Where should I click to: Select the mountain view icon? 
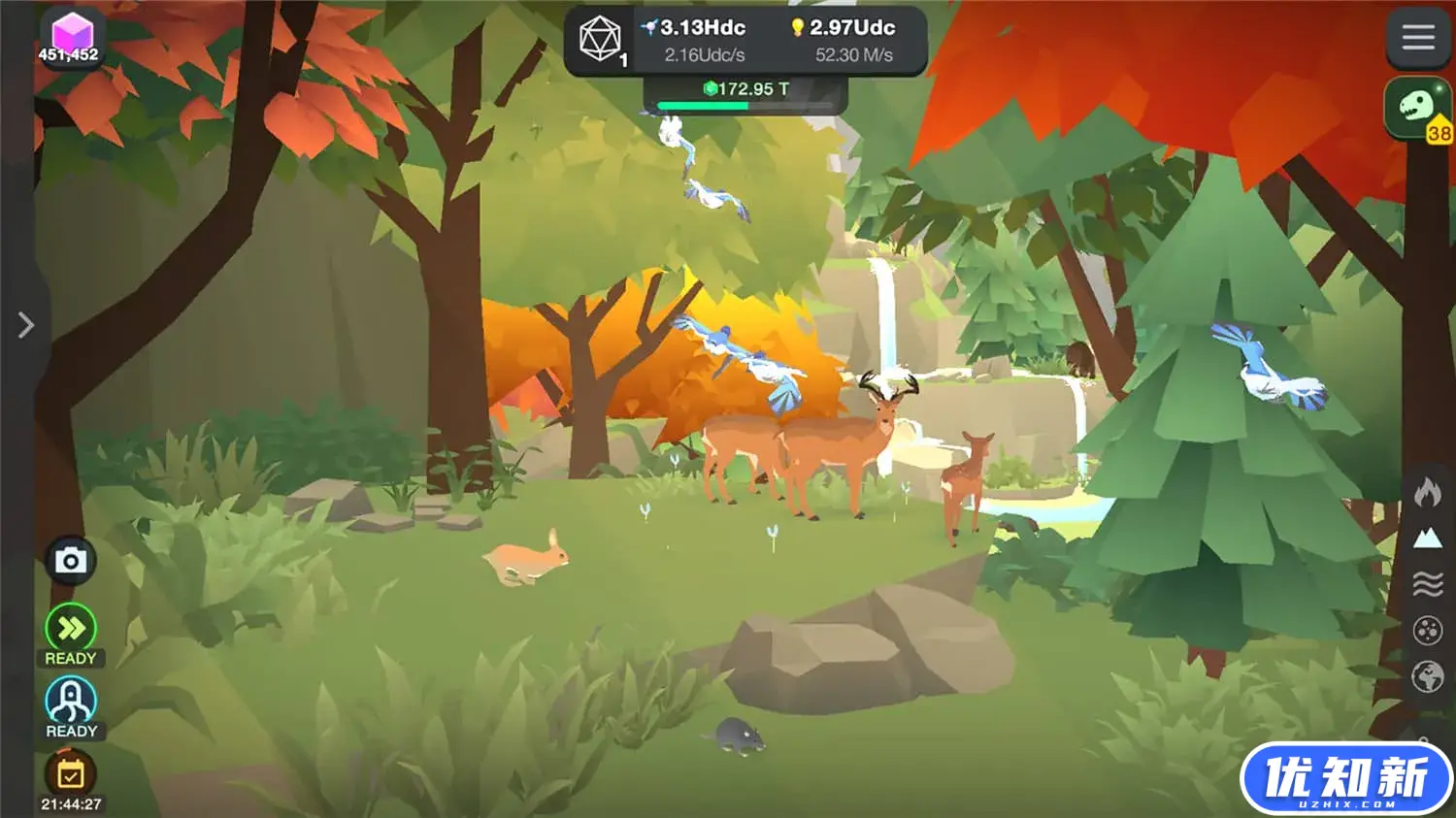coord(1427,538)
